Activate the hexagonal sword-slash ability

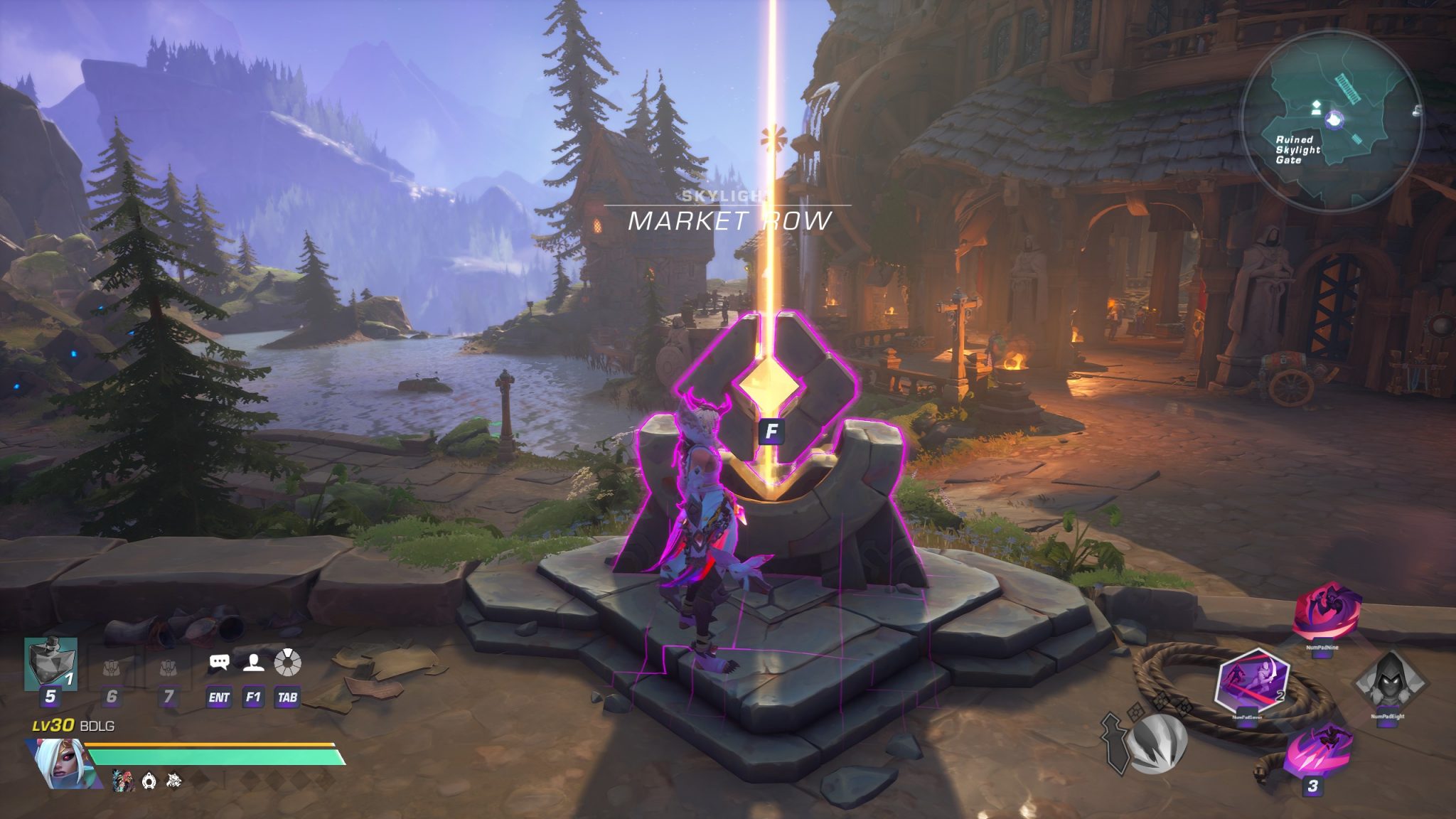1253,680
